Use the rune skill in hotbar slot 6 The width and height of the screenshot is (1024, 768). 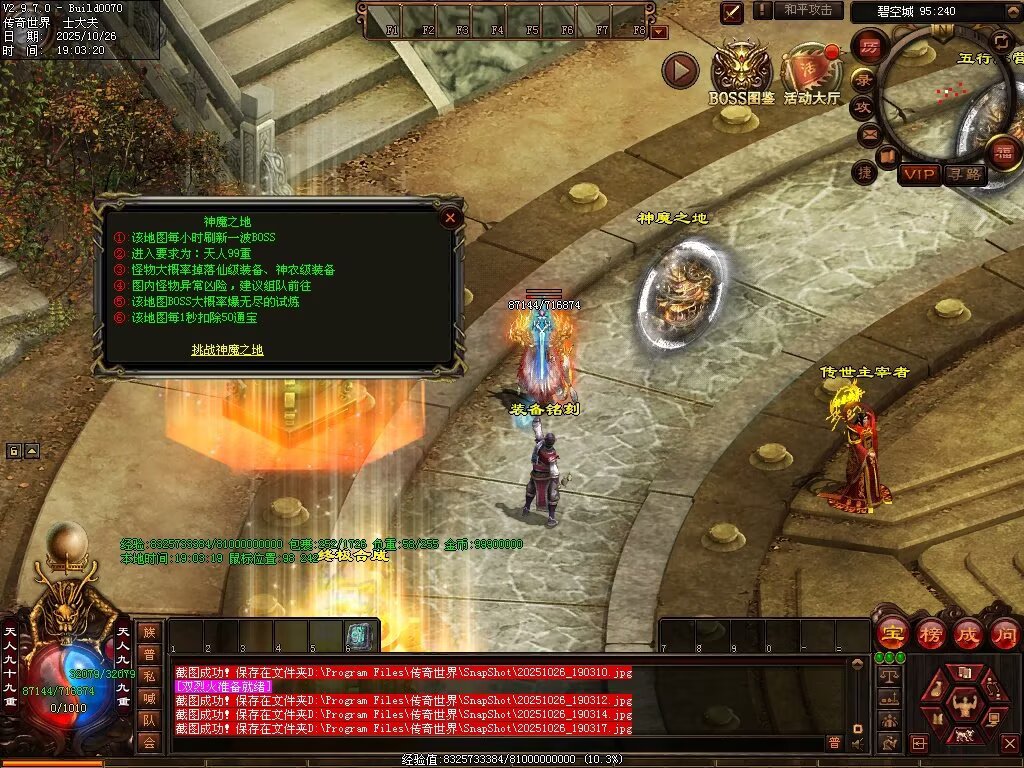[x=359, y=634]
